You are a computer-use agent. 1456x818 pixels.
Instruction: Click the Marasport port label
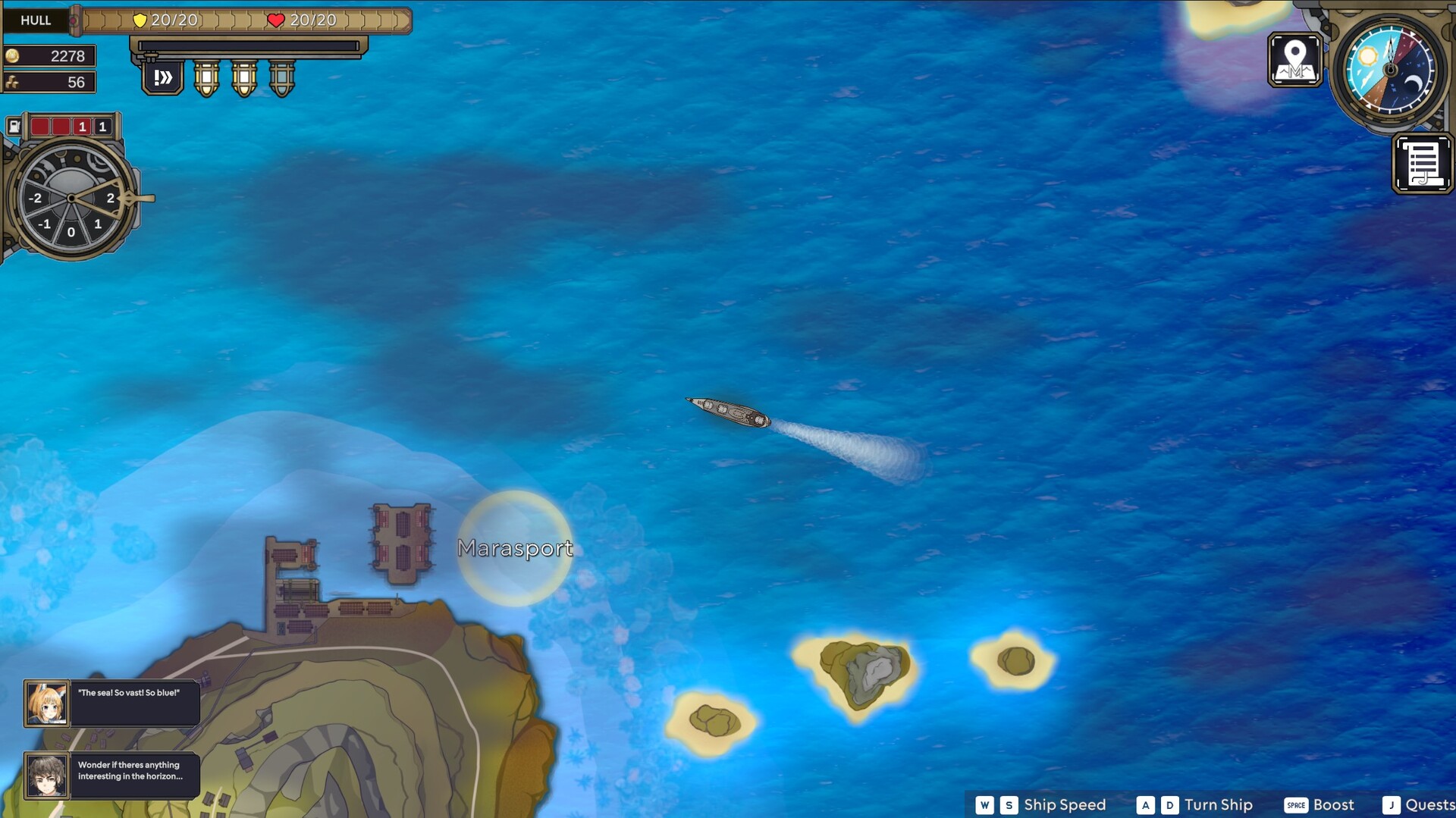click(x=516, y=548)
